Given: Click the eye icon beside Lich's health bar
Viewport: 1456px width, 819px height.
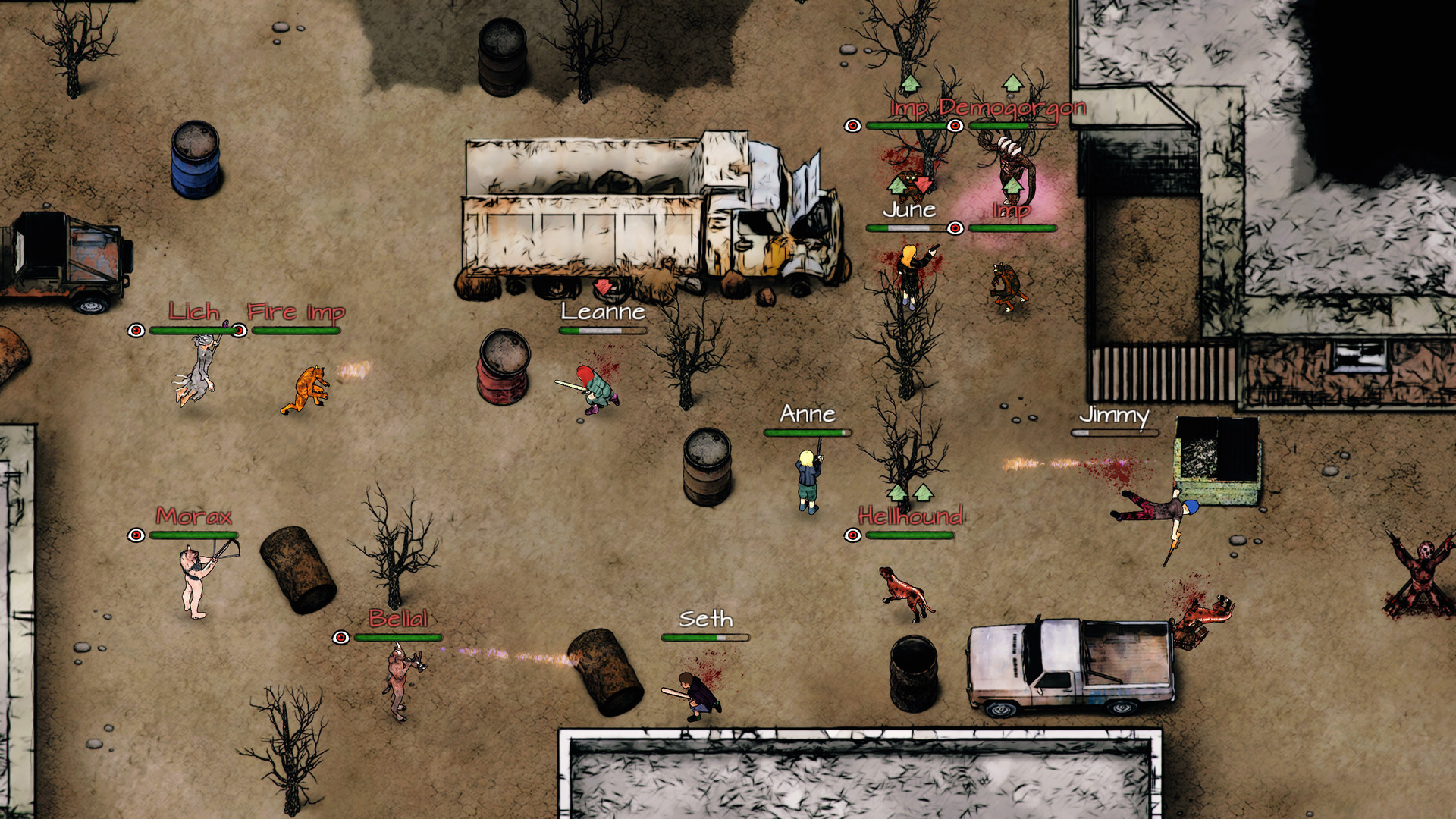Looking at the screenshot, I should 136,331.
